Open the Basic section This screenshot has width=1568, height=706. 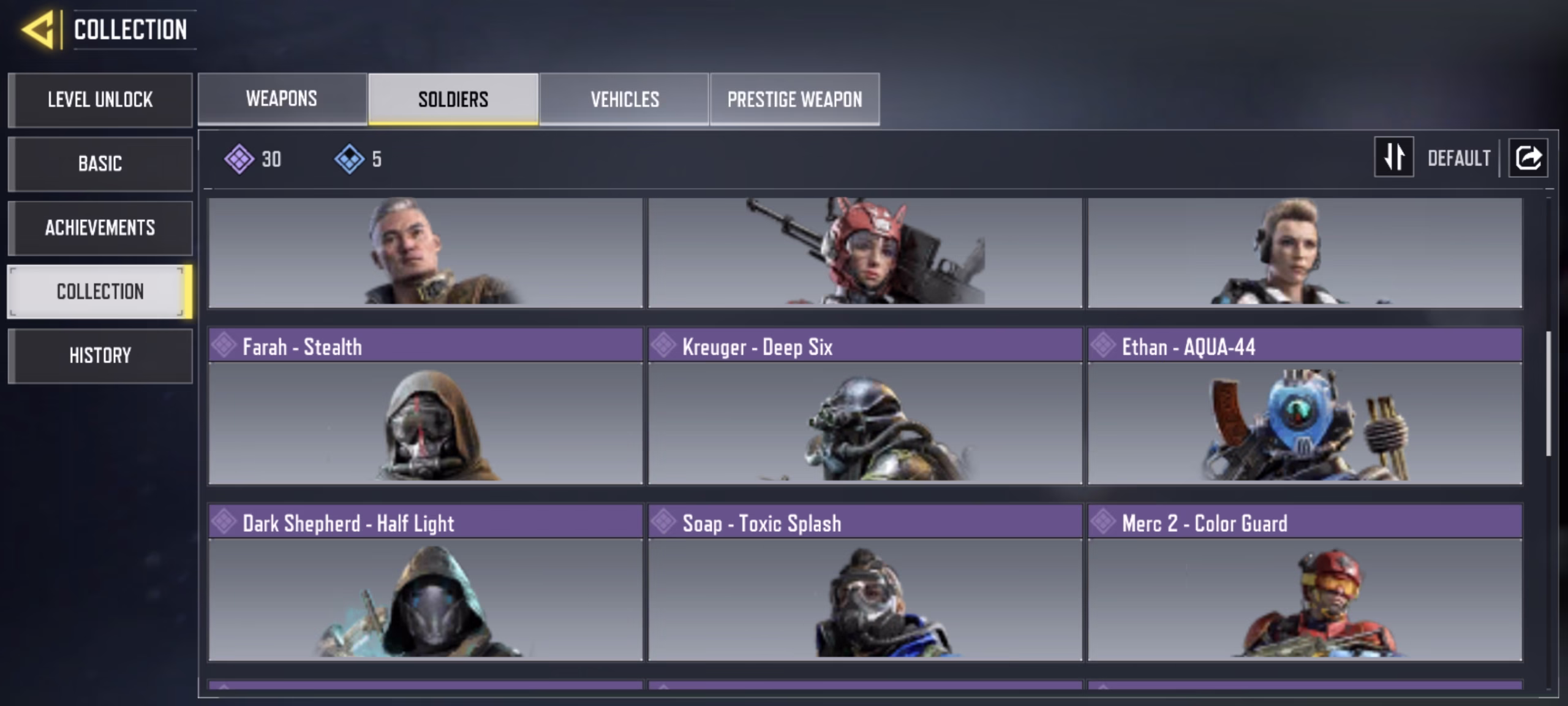[100, 164]
